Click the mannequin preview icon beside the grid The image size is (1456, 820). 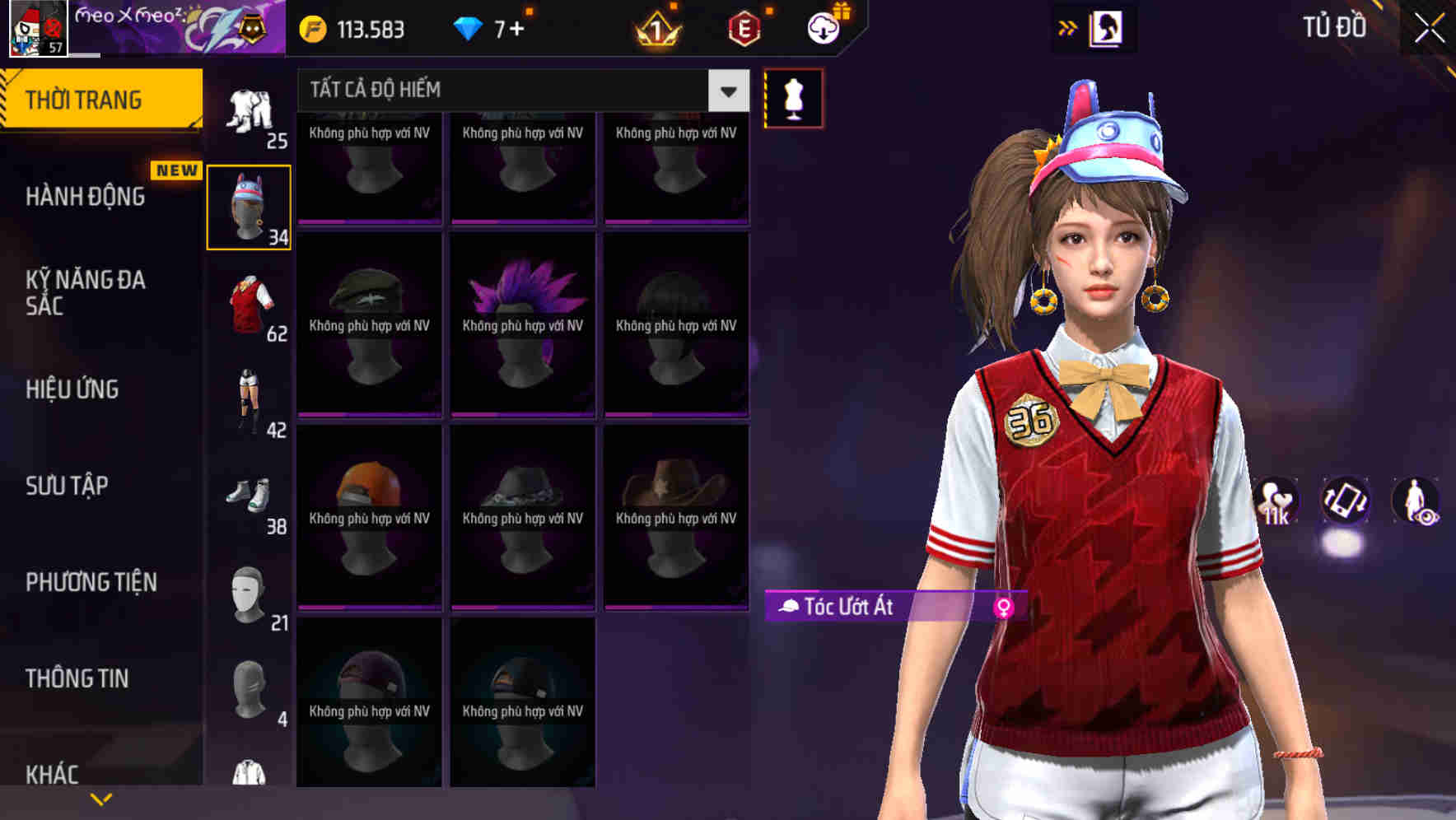pos(793,97)
